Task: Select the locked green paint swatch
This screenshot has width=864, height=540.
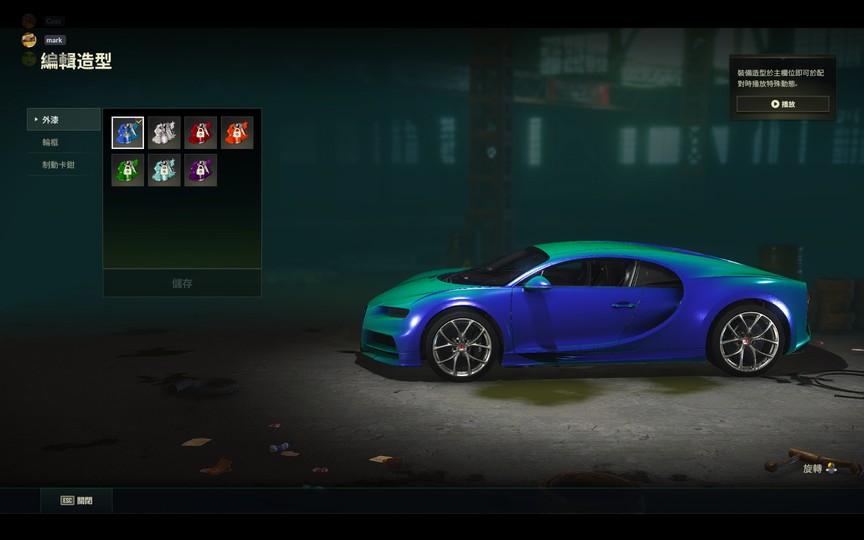Action: [128, 170]
